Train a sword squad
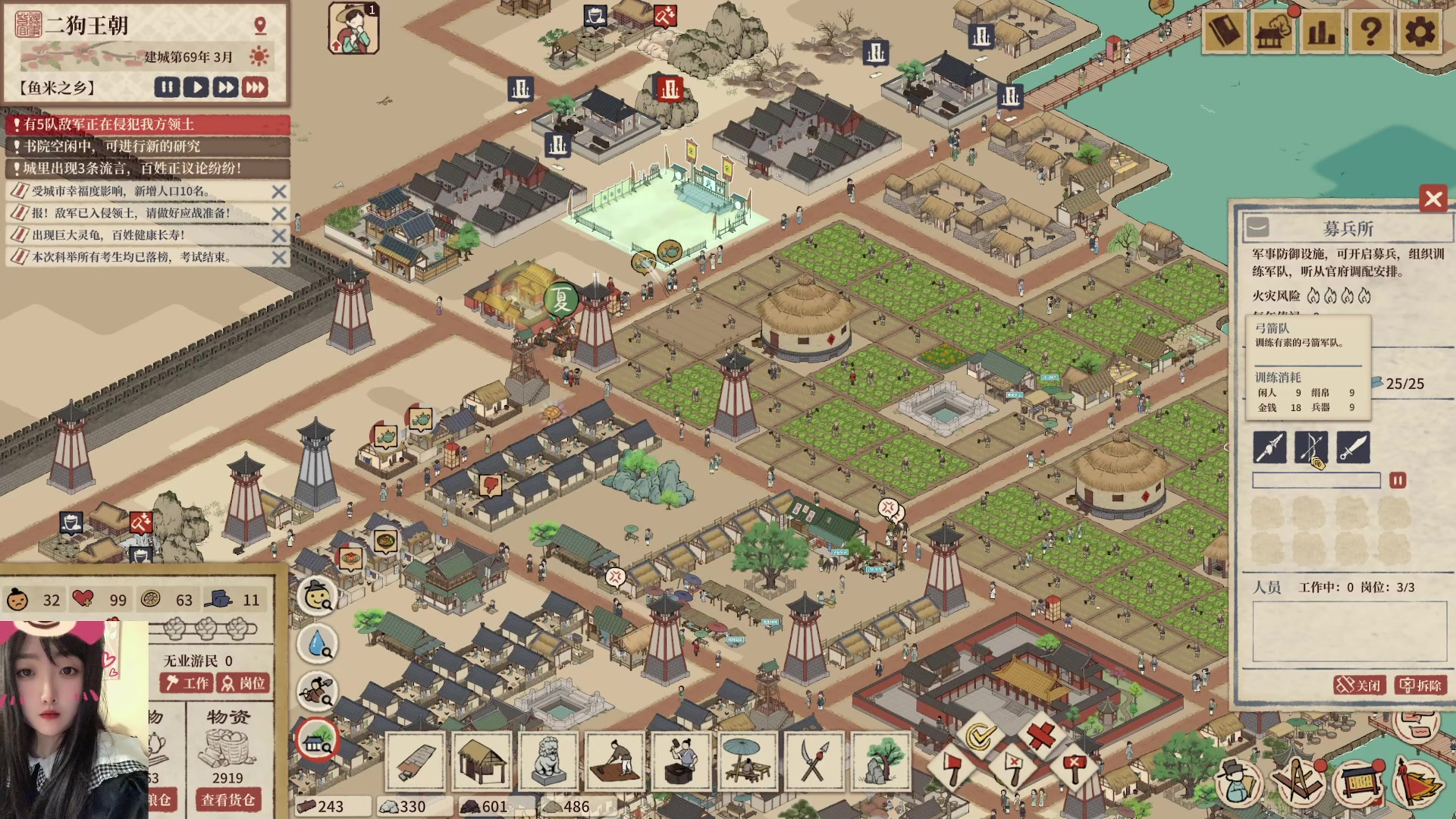1456x819 pixels. pyautogui.click(x=1352, y=447)
